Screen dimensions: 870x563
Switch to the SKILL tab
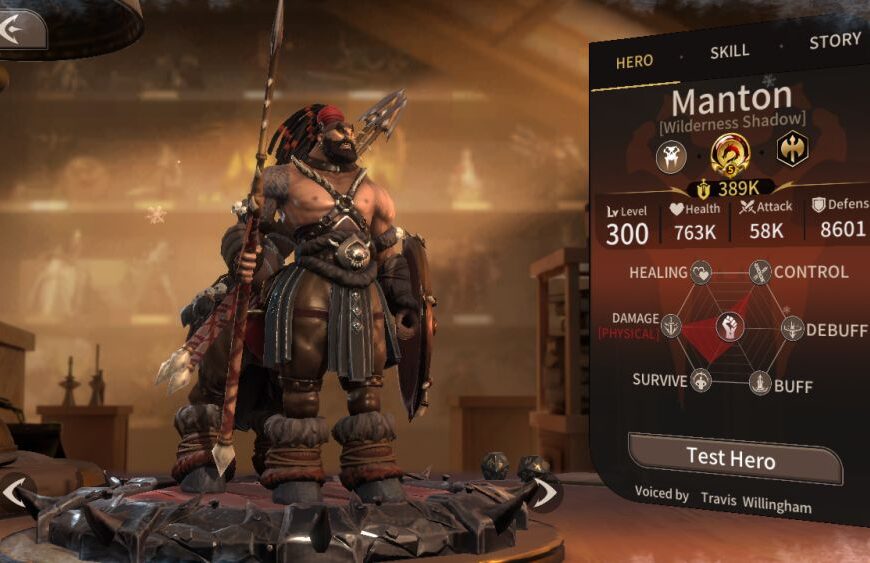tap(730, 52)
